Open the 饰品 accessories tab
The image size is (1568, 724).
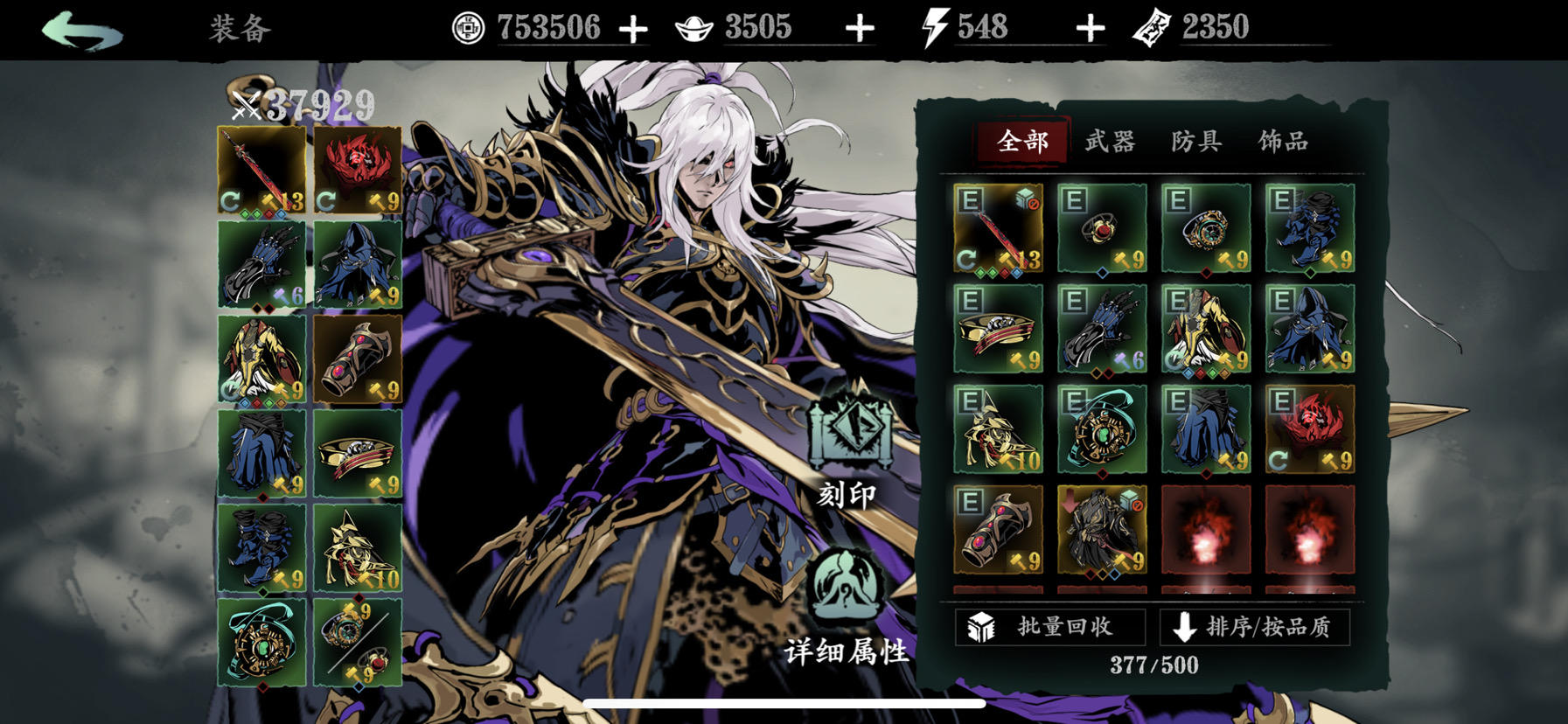click(1281, 142)
